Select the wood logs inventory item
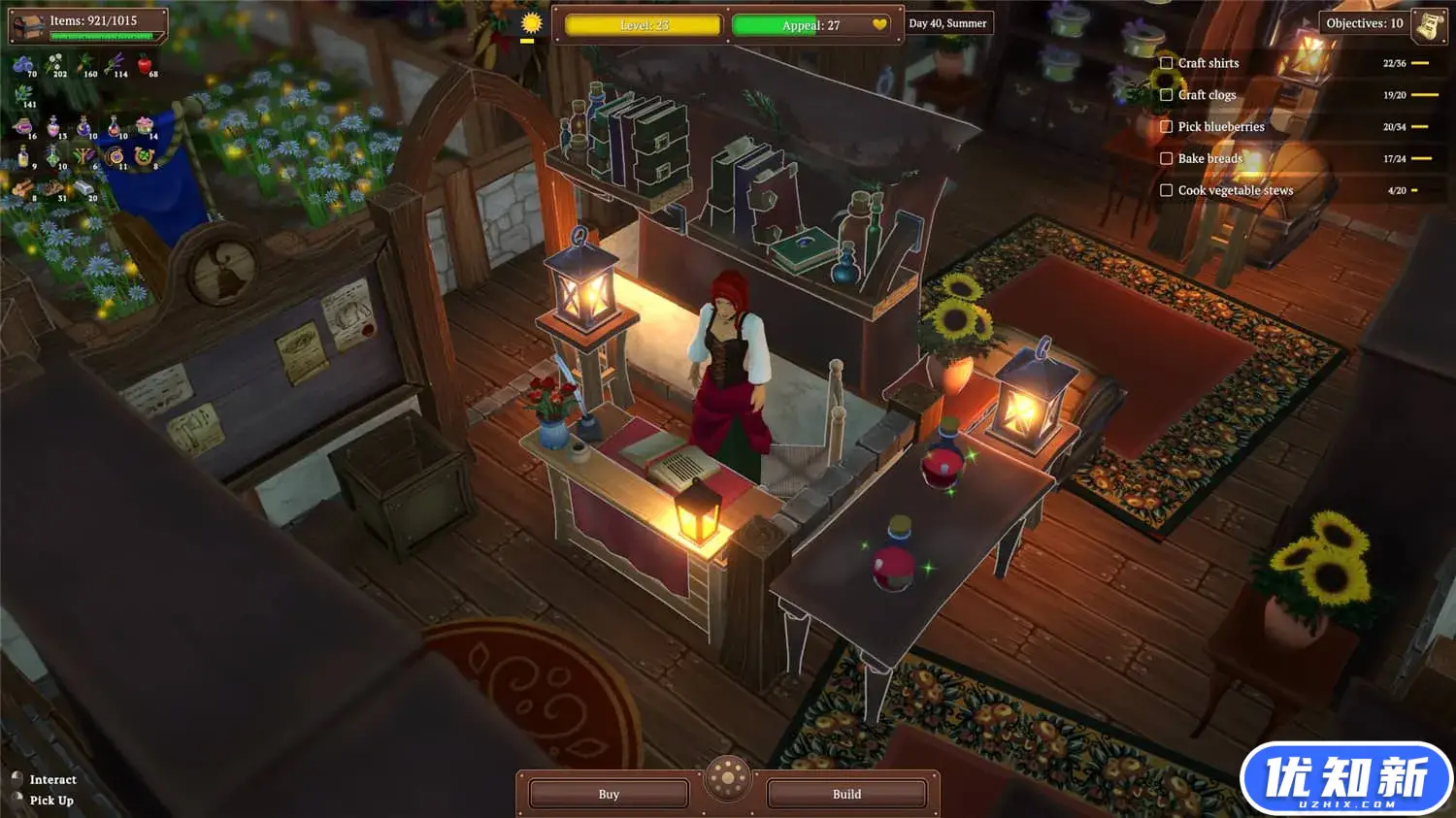The image size is (1456, 818). coord(23,188)
